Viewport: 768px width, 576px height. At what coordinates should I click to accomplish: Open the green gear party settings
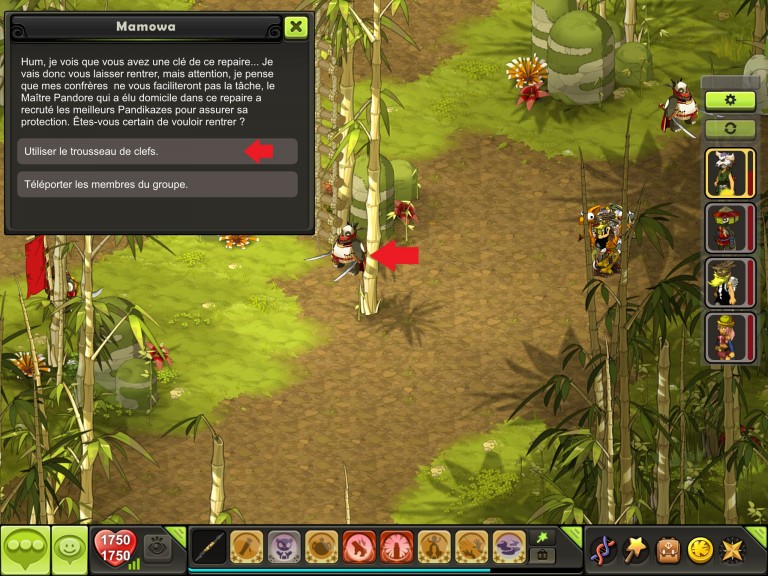(730, 100)
